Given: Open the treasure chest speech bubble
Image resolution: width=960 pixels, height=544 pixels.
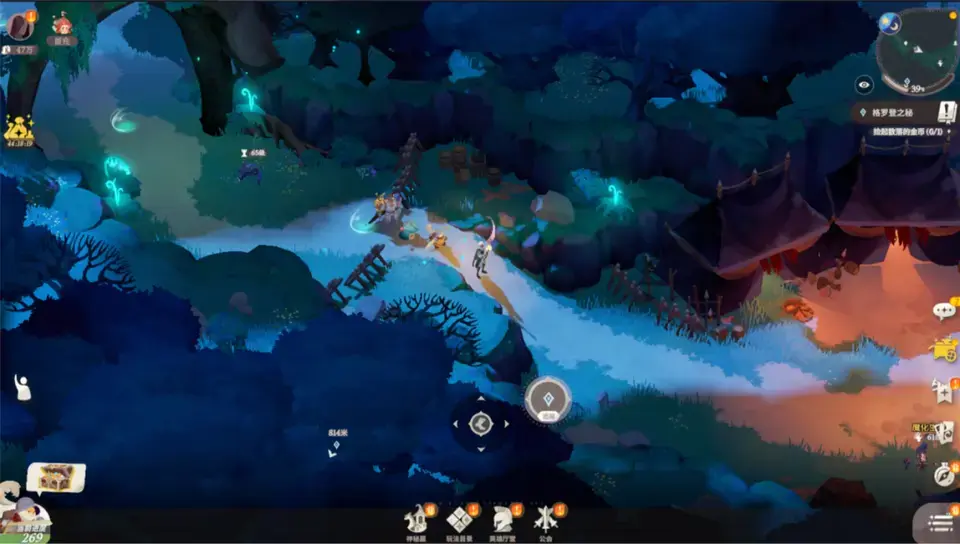Looking at the screenshot, I should (x=55, y=478).
